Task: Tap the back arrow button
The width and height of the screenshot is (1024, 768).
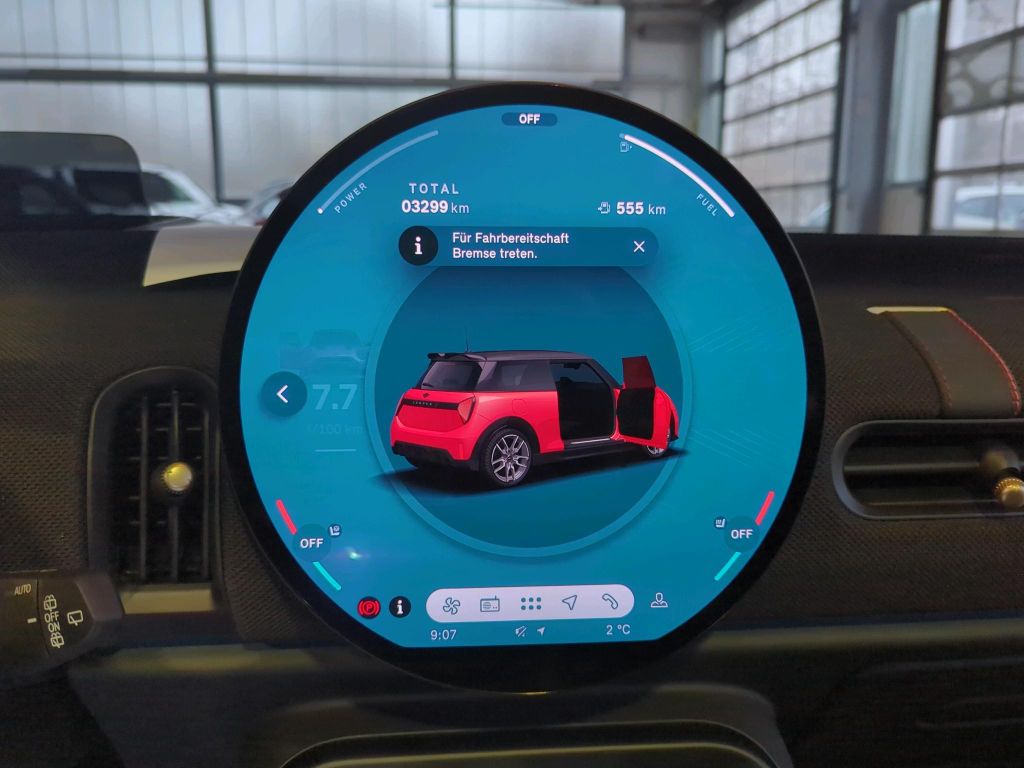Action: 283,395
